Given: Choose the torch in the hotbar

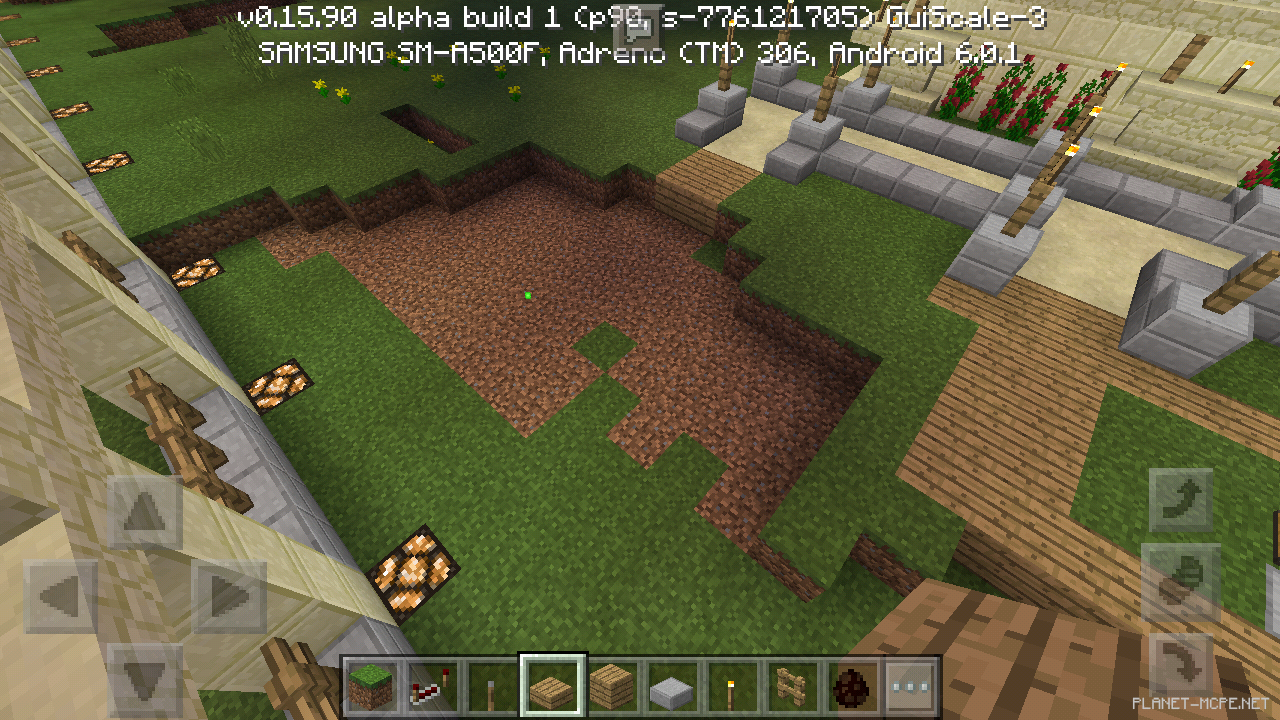Looking at the screenshot, I should coord(732,687).
